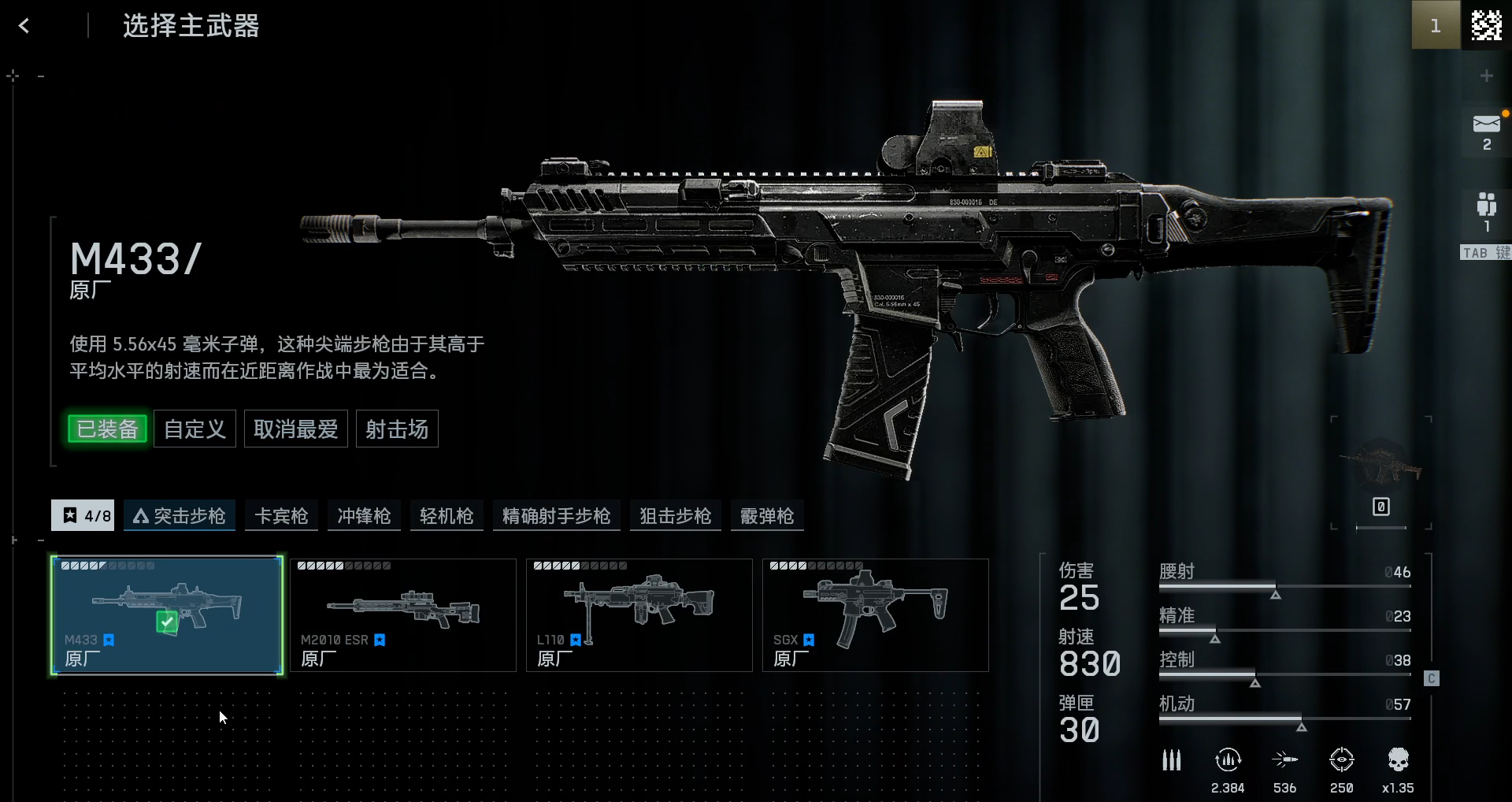The width and height of the screenshot is (1512, 802).
Task: Open 自定义 weapon customization
Action: pyautogui.click(x=195, y=429)
